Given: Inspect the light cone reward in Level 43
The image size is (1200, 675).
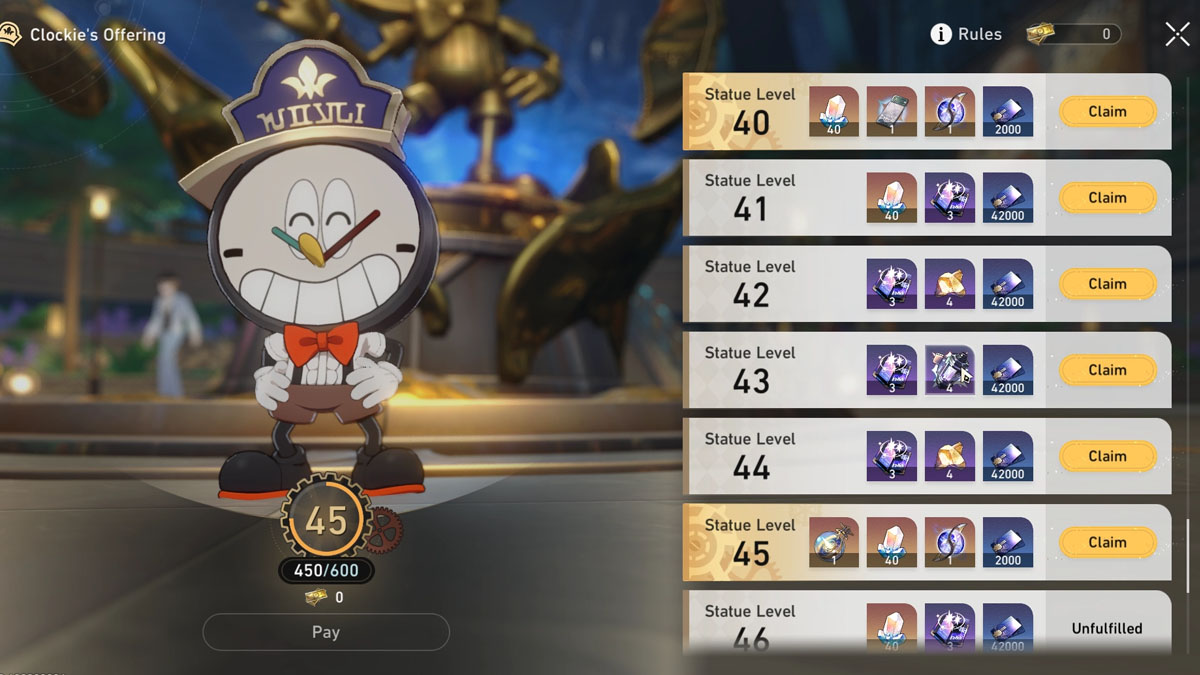Looking at the screenshot, I should (950, 370).
